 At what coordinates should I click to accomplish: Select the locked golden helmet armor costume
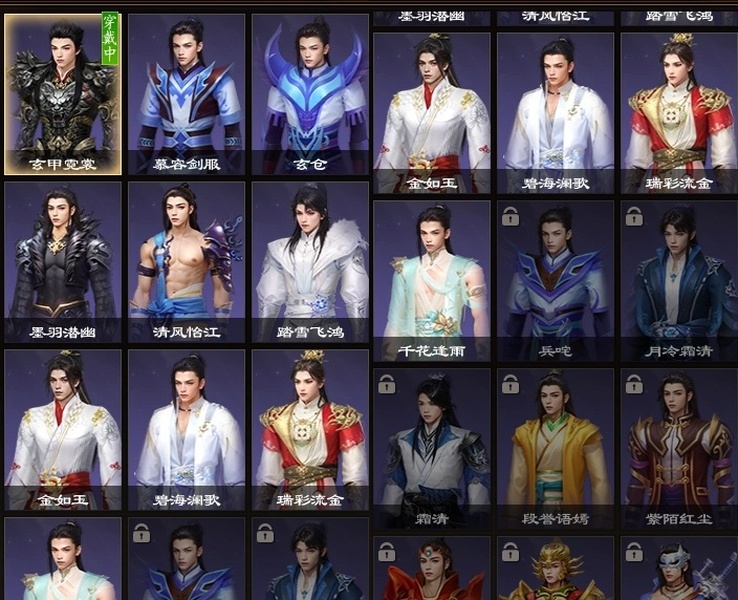pyautogui.click(x=555, y=570)
